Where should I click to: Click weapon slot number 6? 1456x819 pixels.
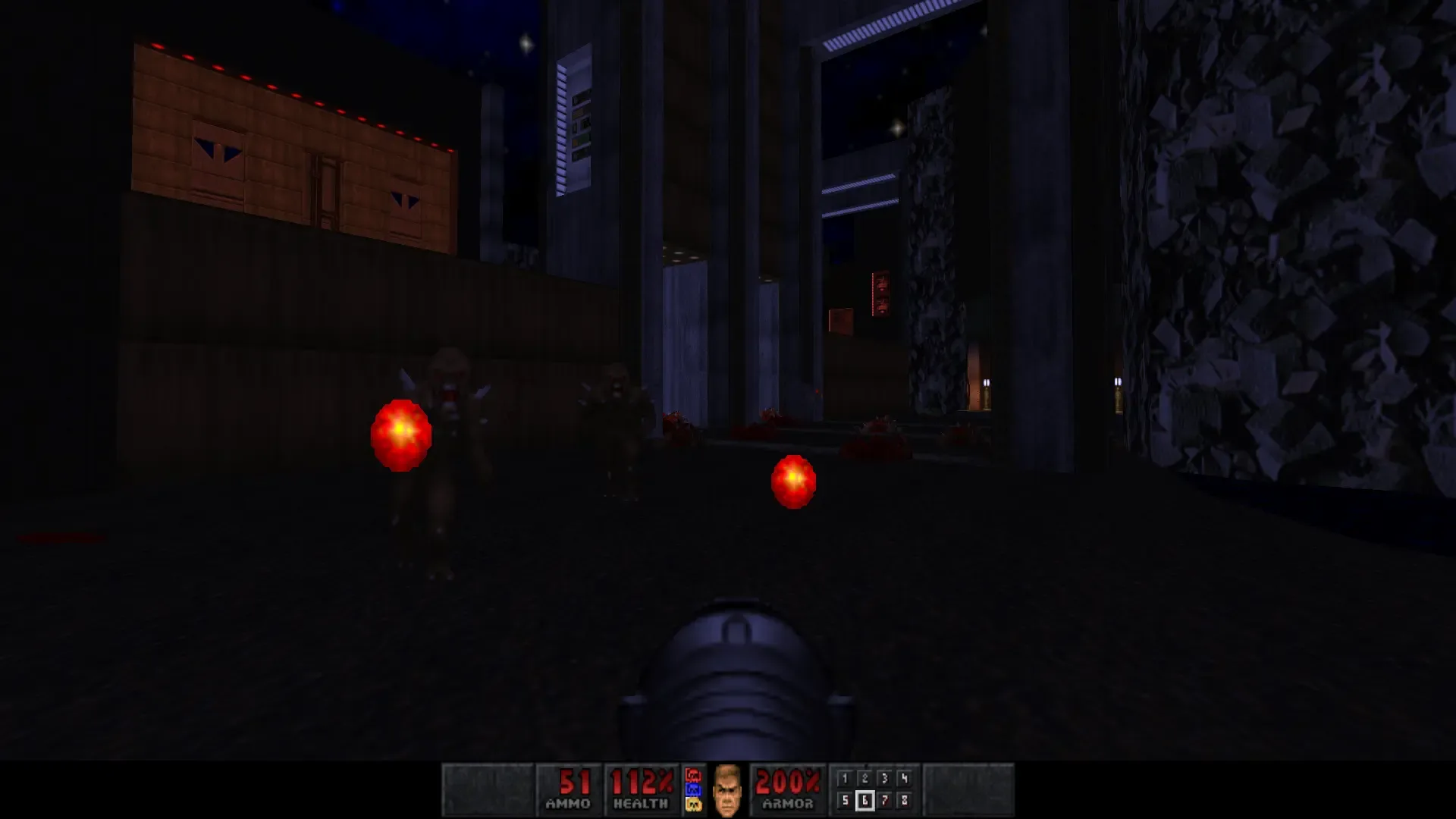(866, 800)
